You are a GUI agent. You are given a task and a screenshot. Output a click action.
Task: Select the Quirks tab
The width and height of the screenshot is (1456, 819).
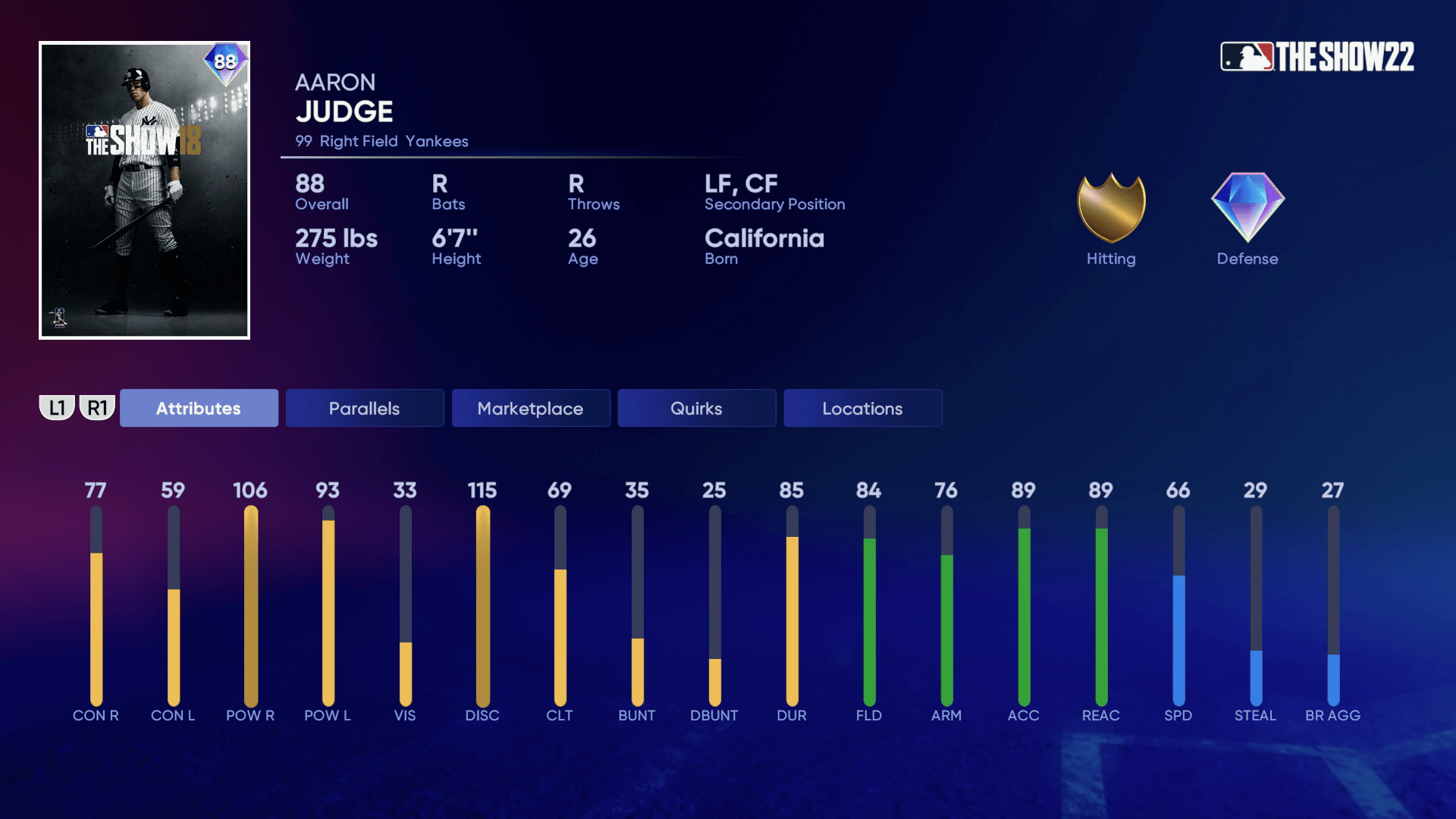696,408
